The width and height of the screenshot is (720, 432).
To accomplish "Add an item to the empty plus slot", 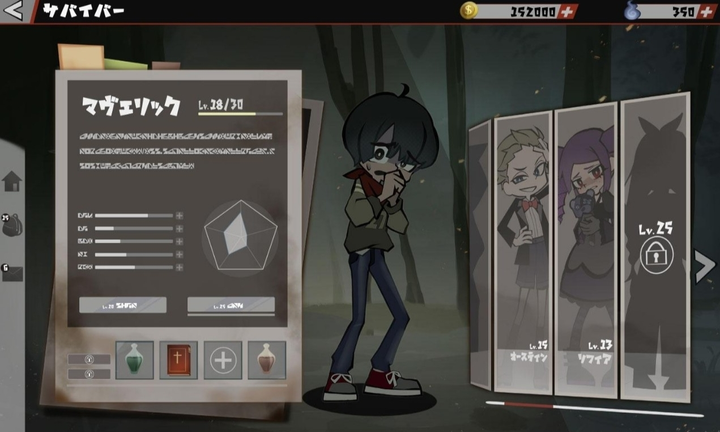I will (223, 360).
